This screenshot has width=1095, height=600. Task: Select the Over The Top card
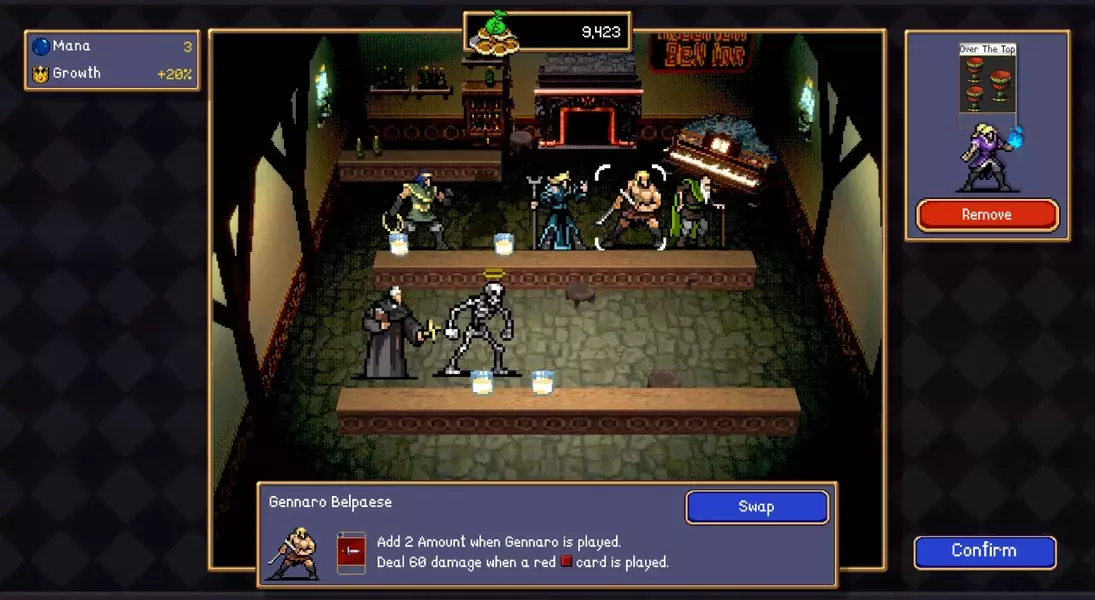click(x=987, y=82)
